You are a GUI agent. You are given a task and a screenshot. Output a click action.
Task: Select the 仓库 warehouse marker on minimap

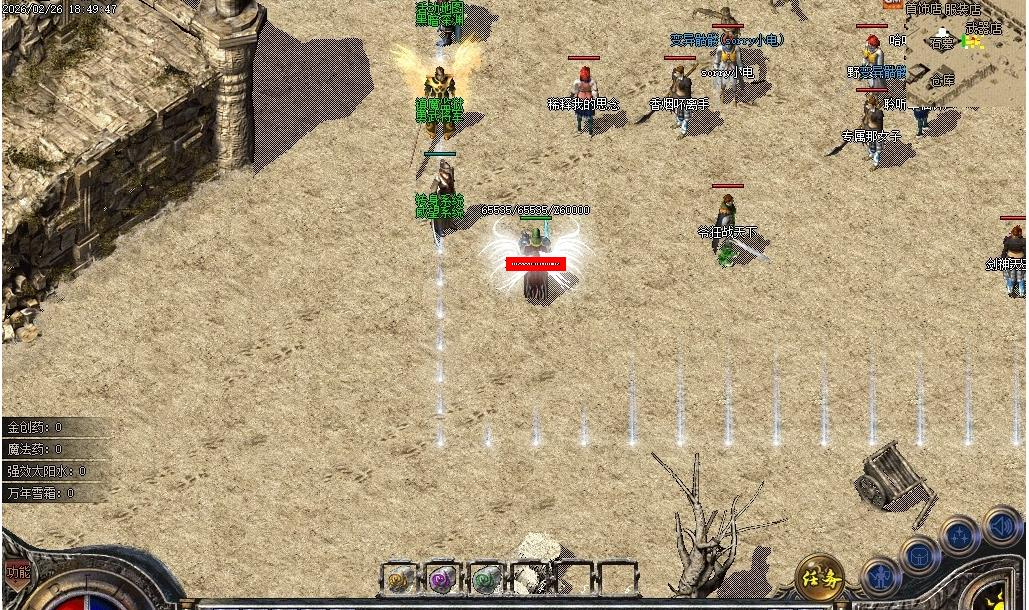coord(943,79)
